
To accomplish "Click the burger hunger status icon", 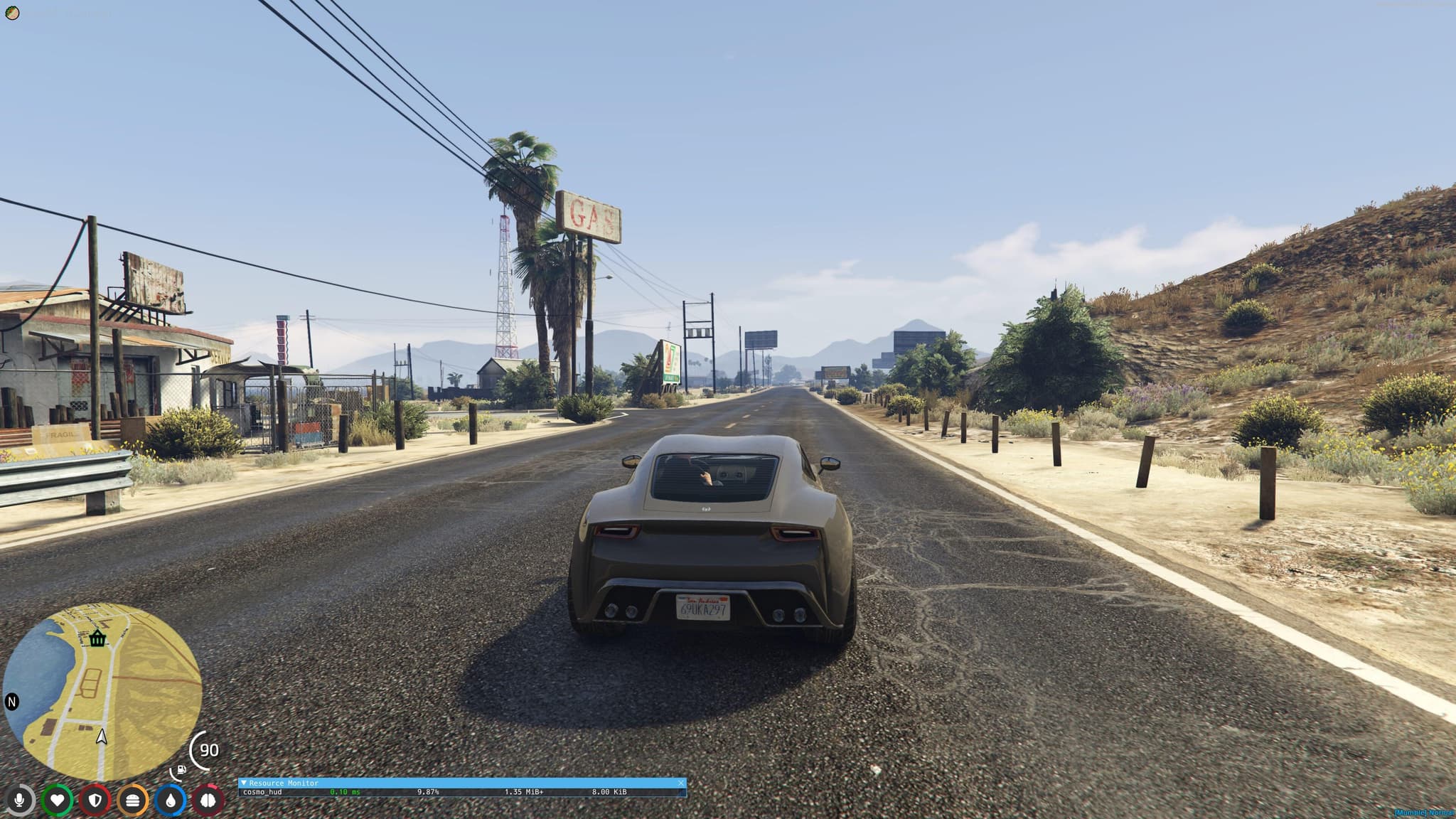I will point(133,800).
